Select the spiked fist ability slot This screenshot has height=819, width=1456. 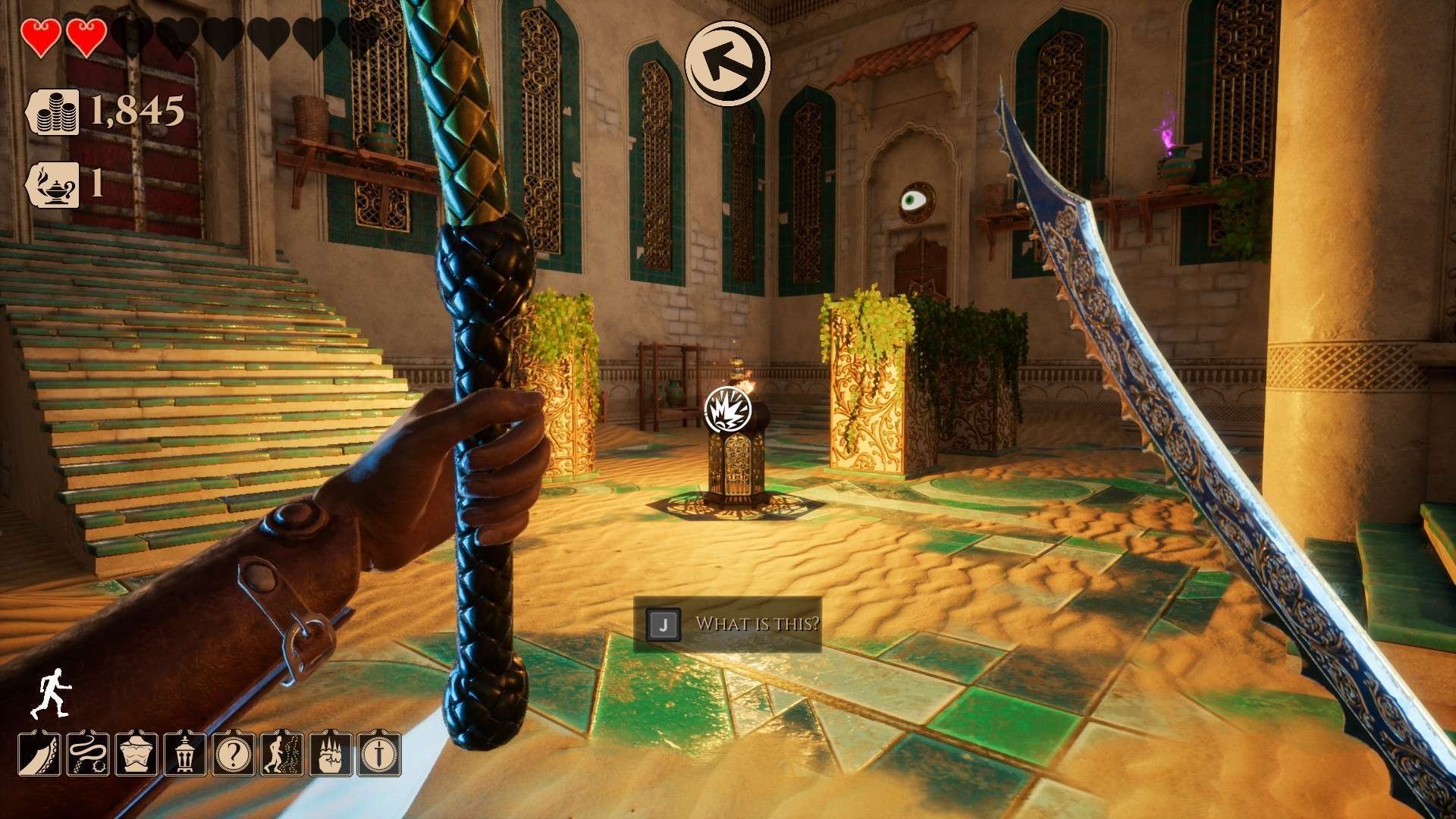click(x=331, y=753)
